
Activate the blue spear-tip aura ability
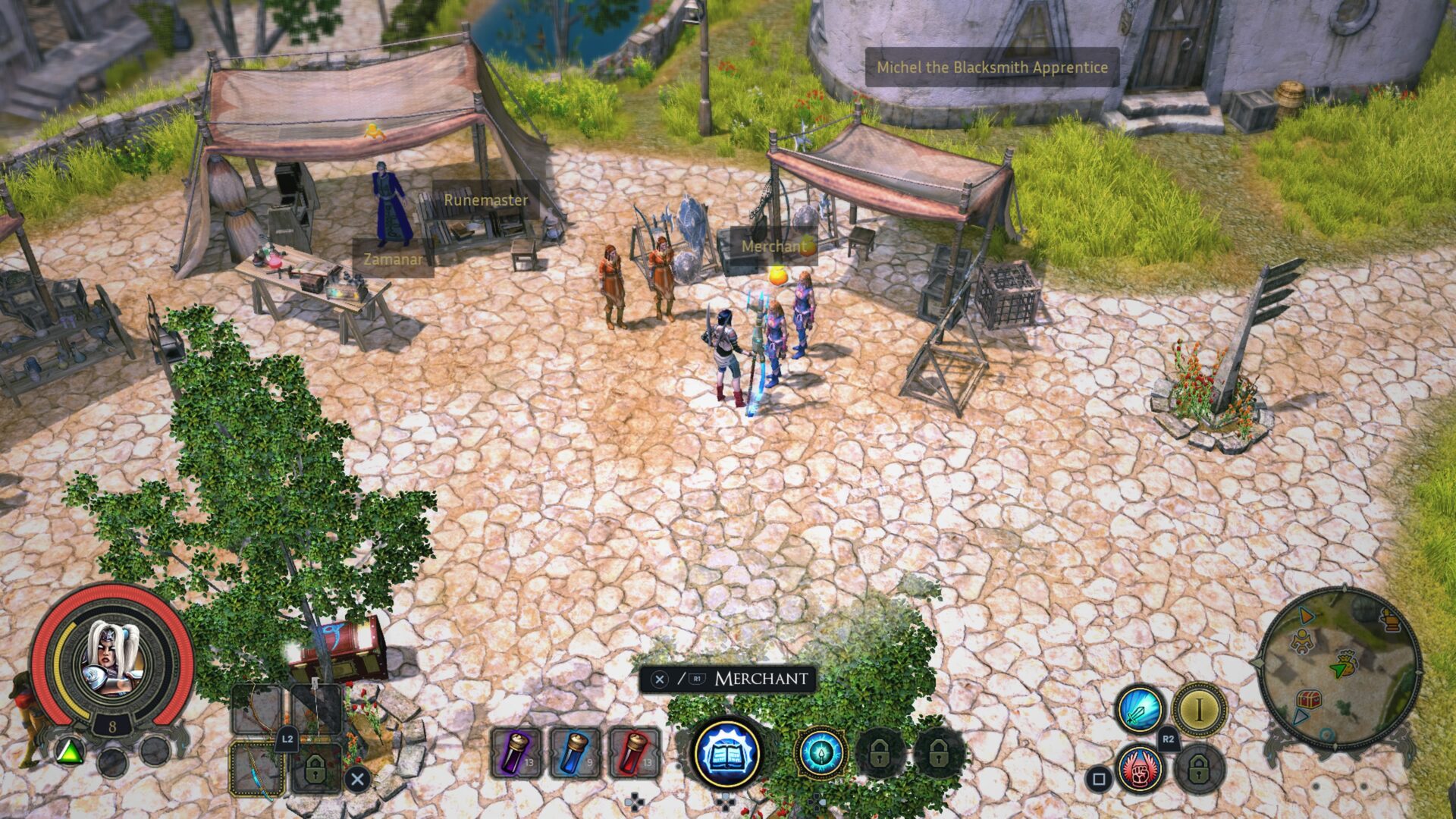pyautogui.click(x=821, y=752)
